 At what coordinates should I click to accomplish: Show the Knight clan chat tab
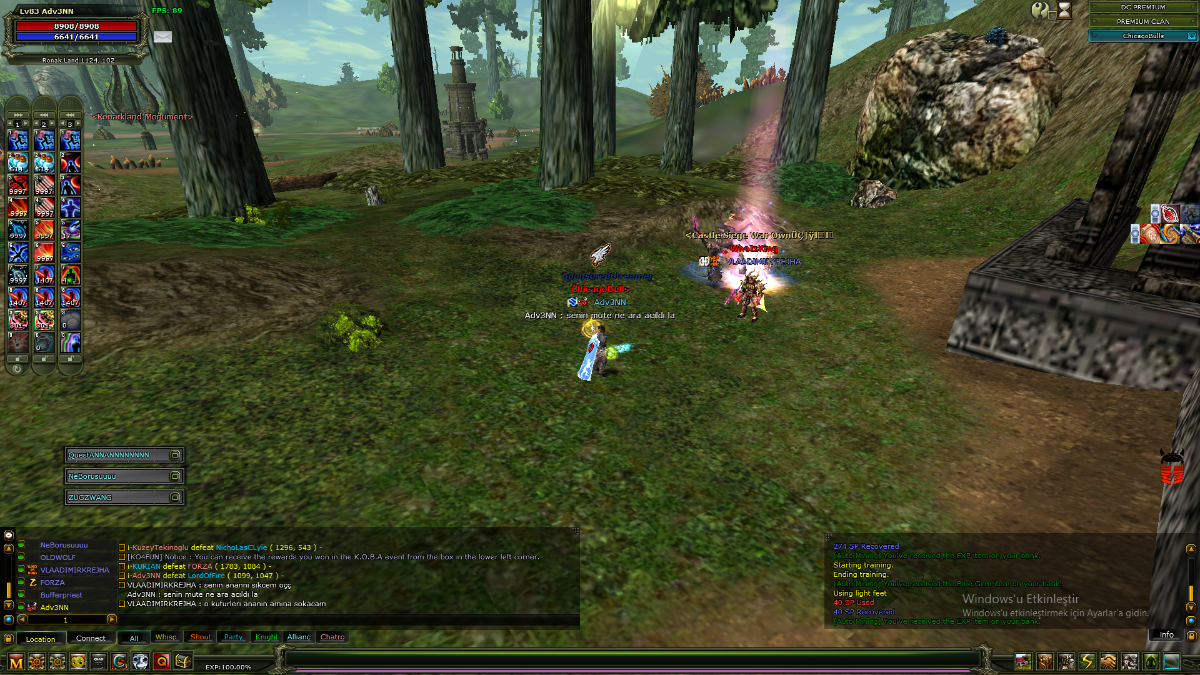266,637
